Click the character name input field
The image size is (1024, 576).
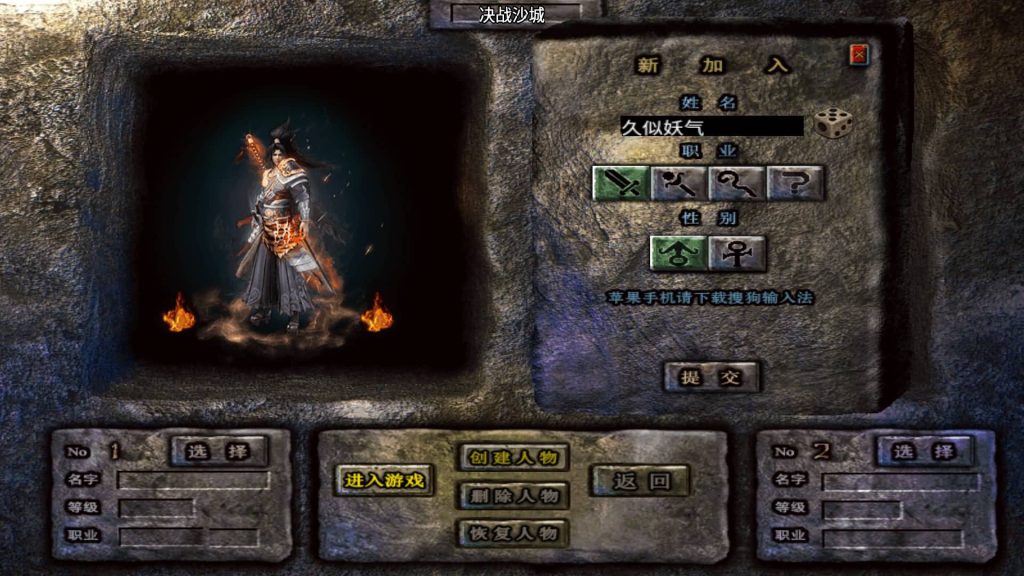pos(711,127)
